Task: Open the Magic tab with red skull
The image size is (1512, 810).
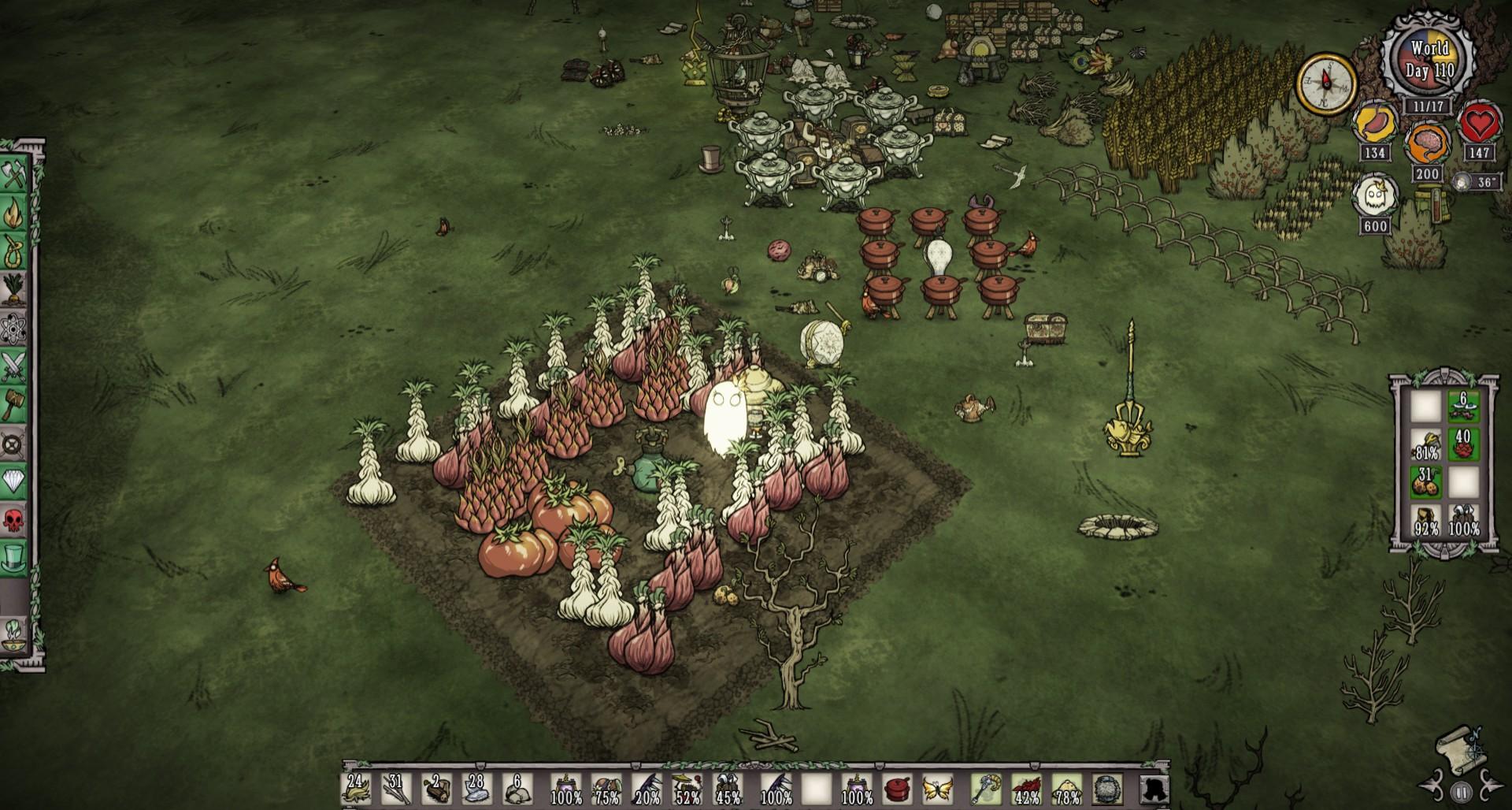Action: pyautogui.click(x=14, y=519)
